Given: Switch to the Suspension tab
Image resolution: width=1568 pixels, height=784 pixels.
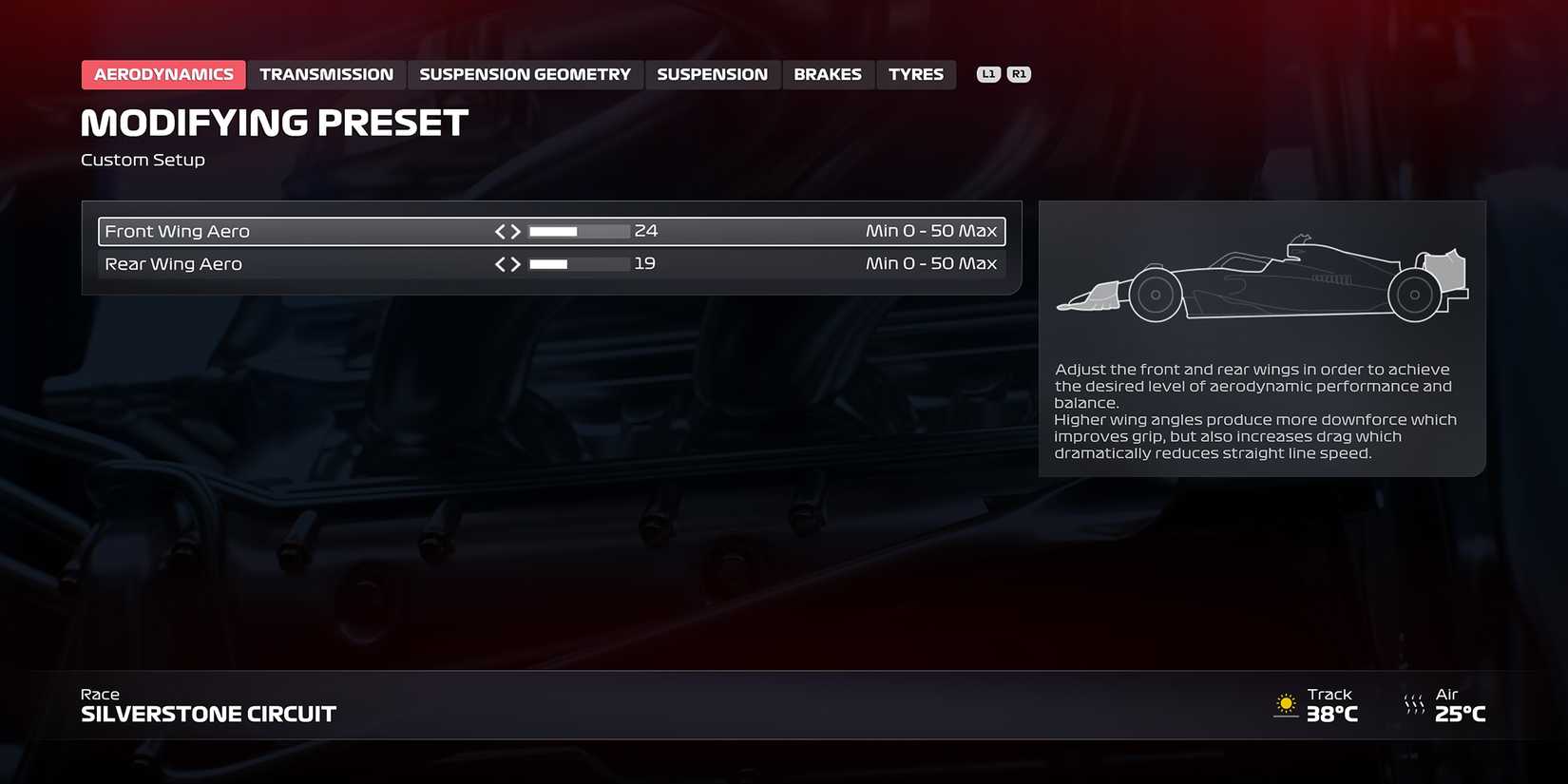Looking at the screenshot, I should tap(713, 73).
